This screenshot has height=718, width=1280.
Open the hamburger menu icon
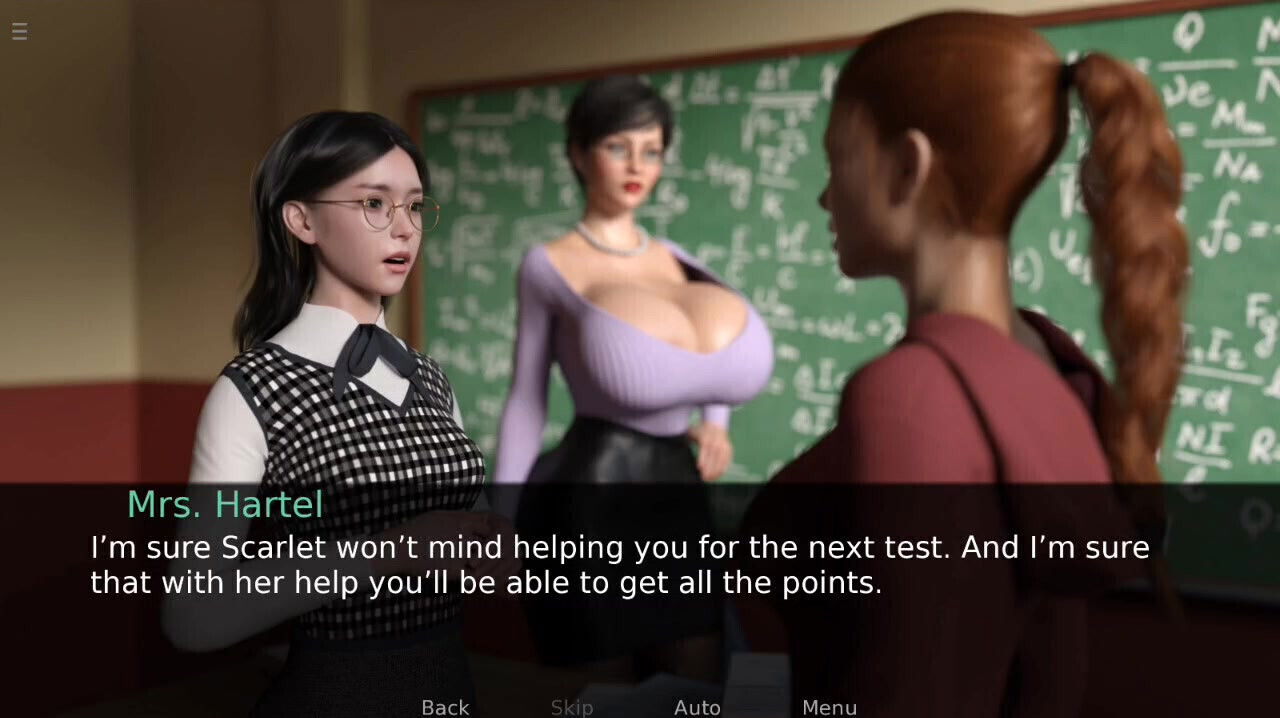click(19, 31)
